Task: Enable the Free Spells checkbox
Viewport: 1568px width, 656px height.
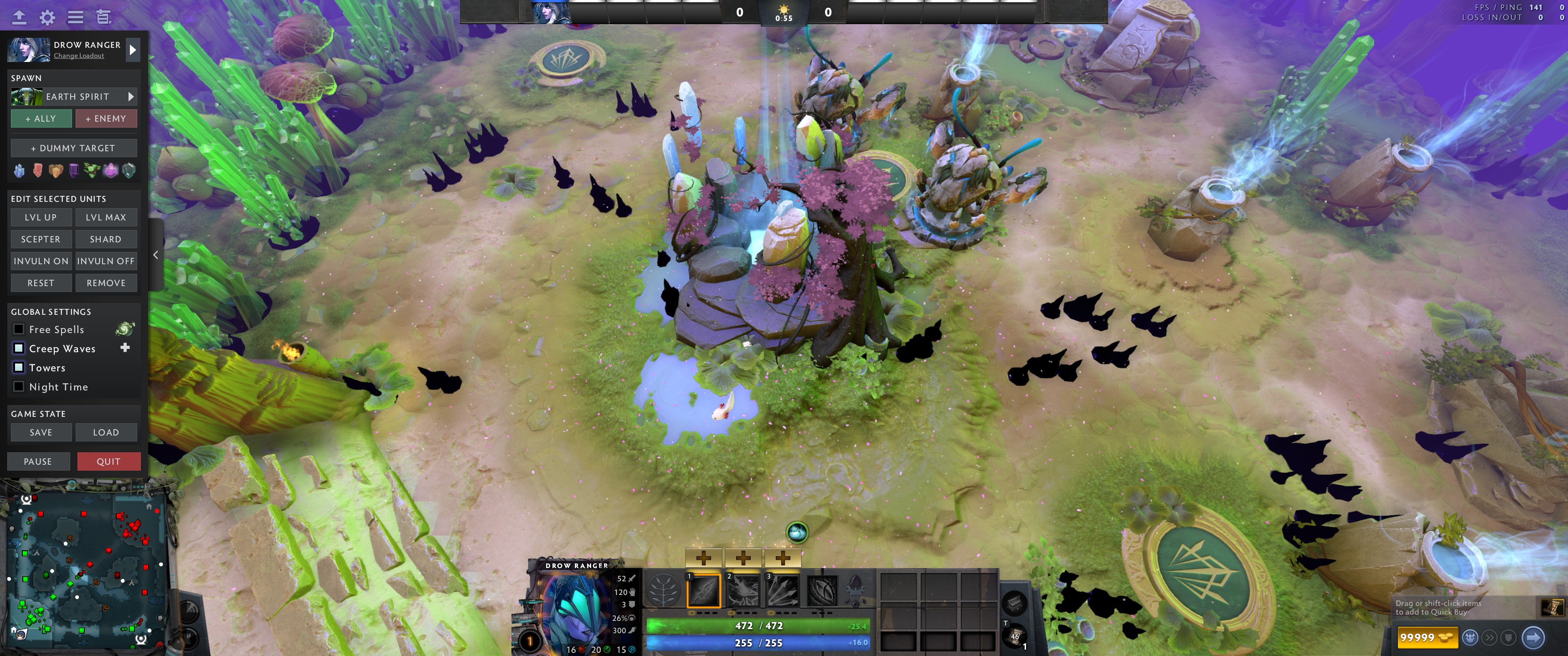Action: pyautogui.click(x=18, y=328)
